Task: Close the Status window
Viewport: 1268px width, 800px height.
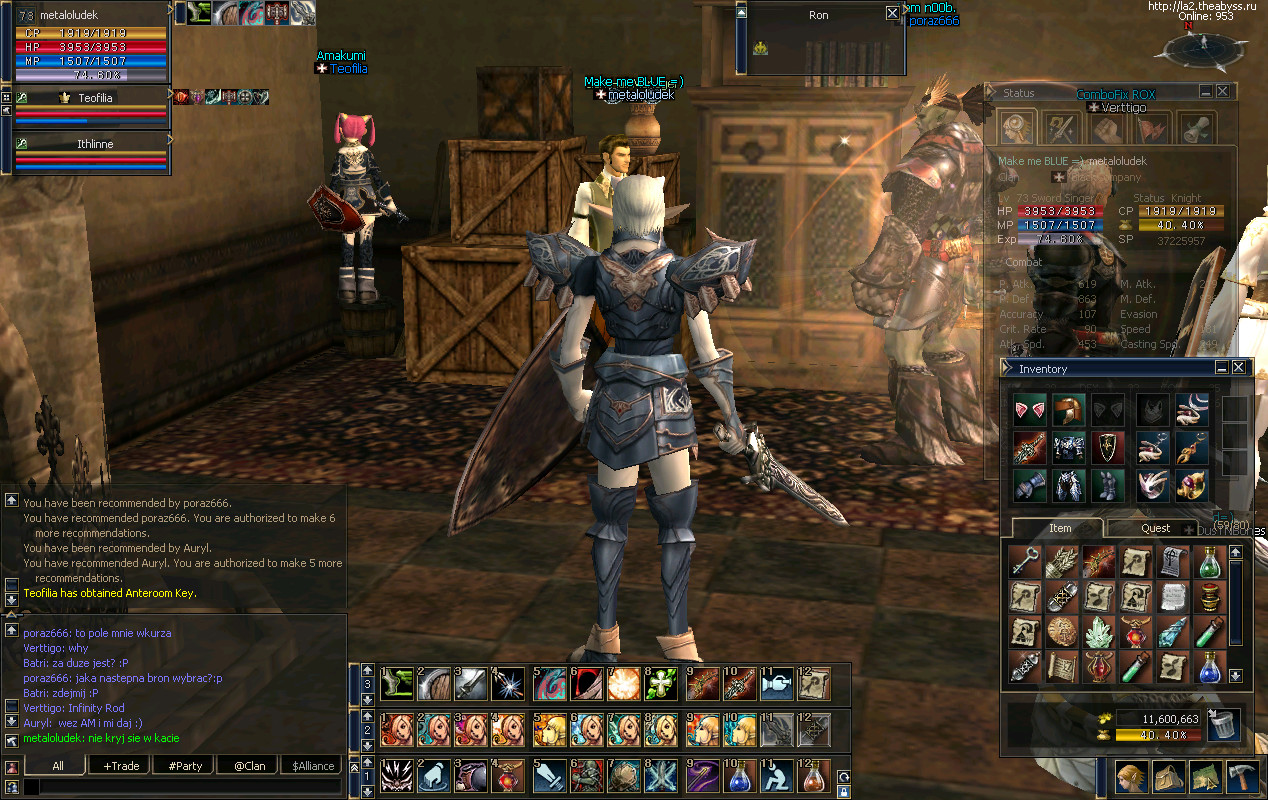Action: click(x=1222, y=92)
